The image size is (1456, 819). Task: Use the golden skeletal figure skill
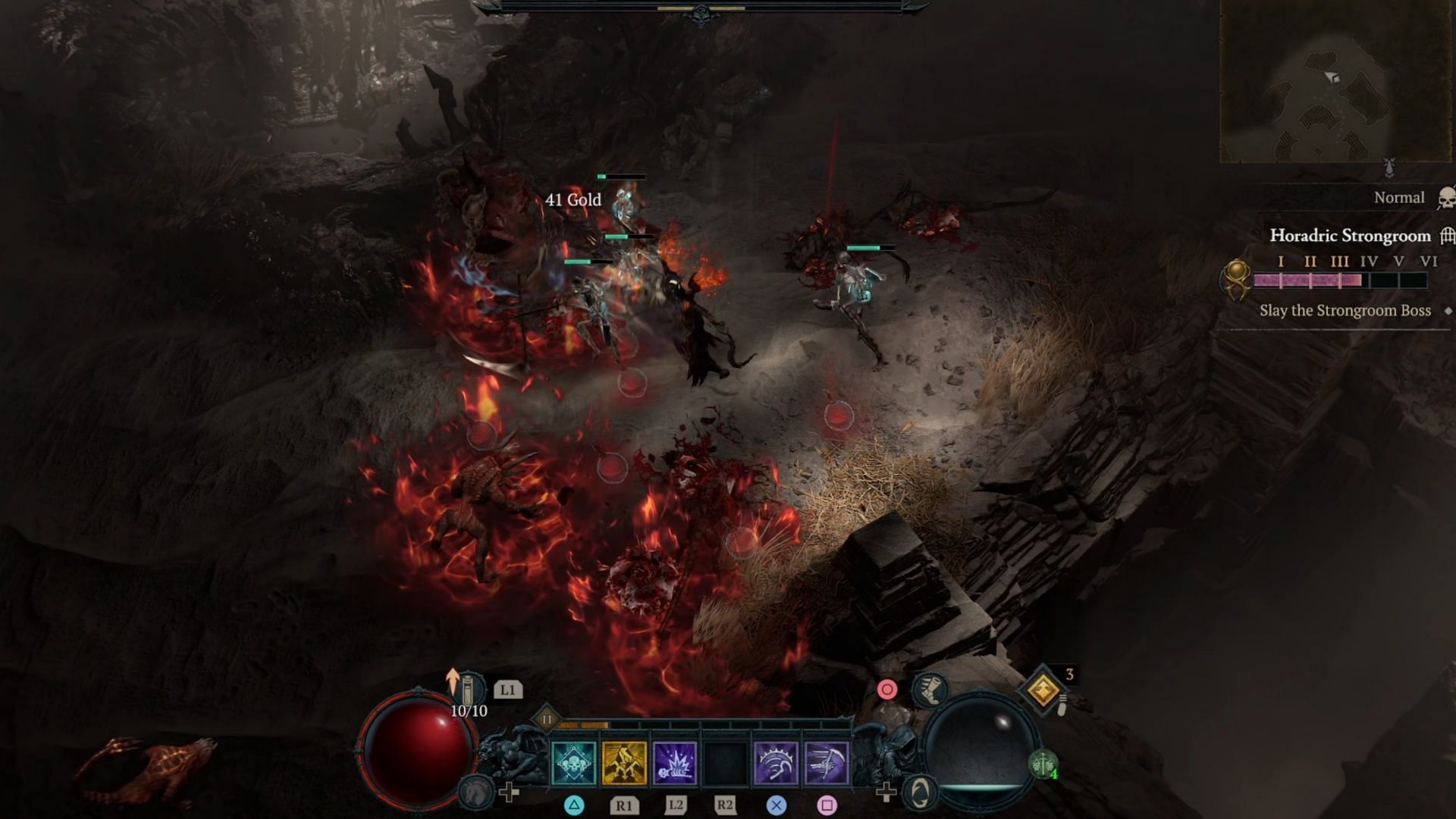click(624, 762)
